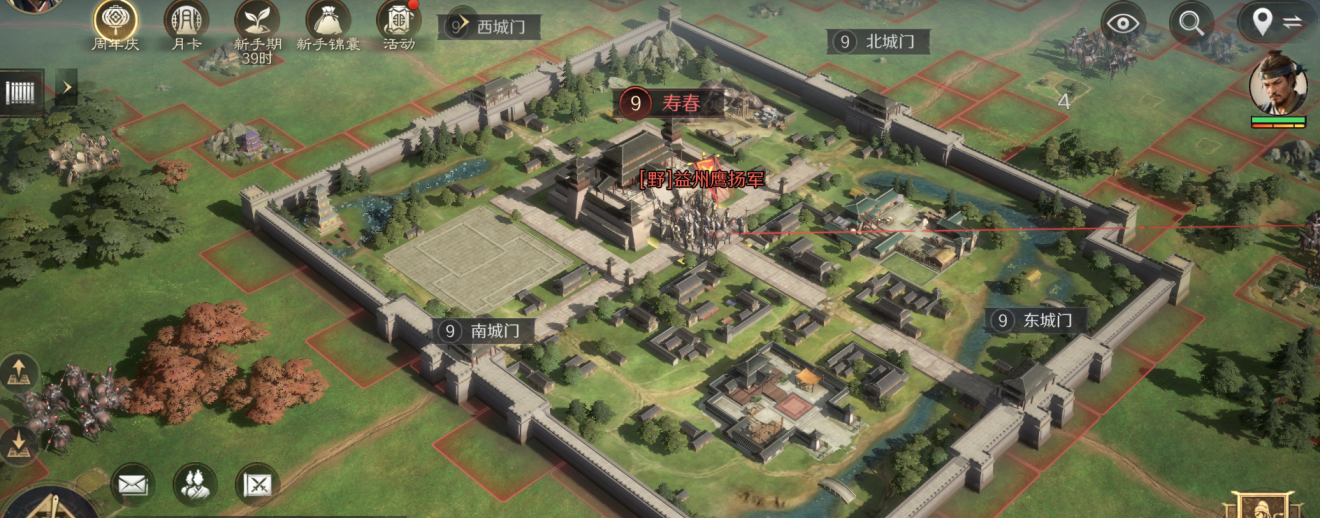Screen dimensions: 1320x518
Task: Select the 北城门 north gate label
Action: click(x=877, y=41)
